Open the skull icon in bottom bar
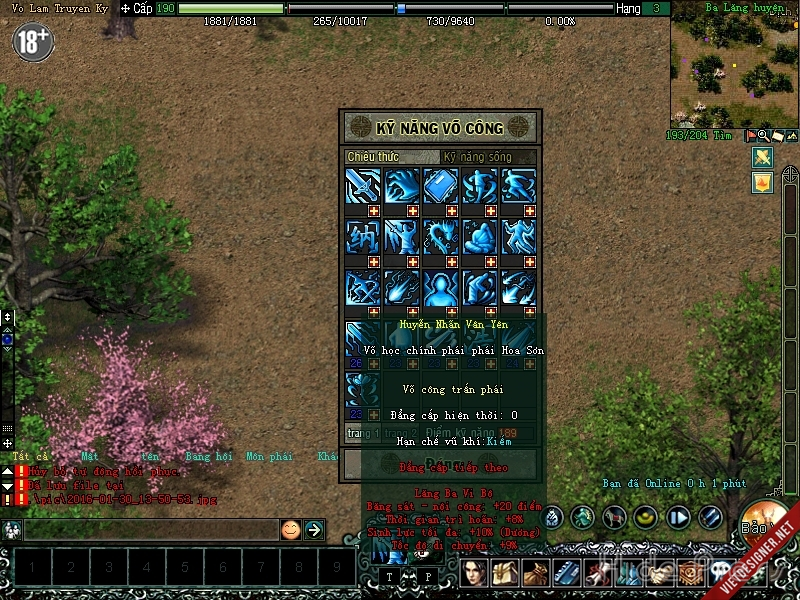Viewport: 800px width, 600px height. [722, 572]
